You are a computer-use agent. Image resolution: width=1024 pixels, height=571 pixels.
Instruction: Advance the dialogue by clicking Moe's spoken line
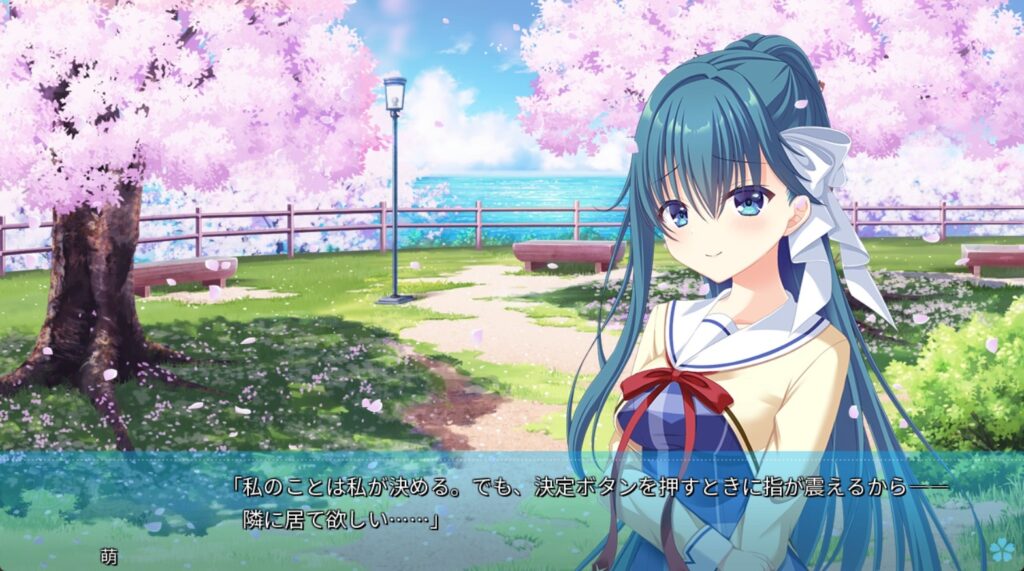588,503
